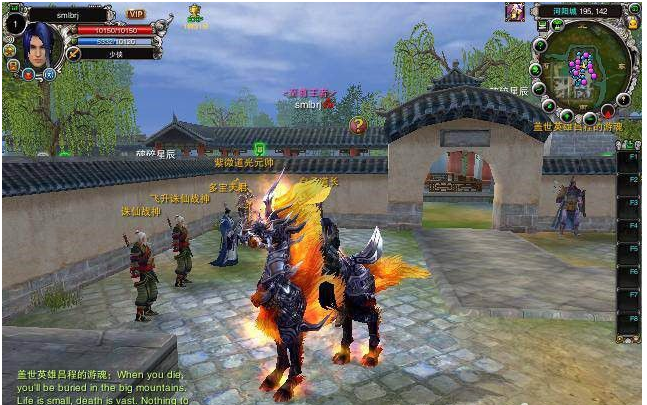Select the F4 hotkey slot

click(x=627, y=226)
